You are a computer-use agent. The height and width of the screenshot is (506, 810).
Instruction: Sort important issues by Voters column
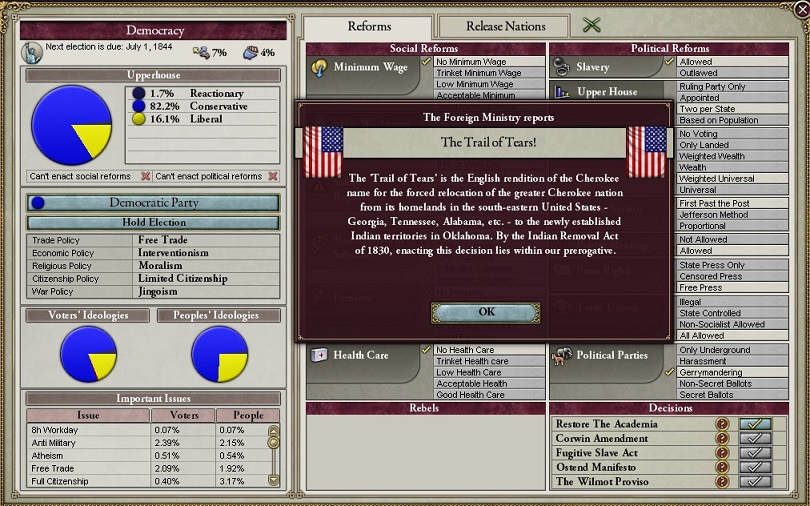[x=178, y=415]
